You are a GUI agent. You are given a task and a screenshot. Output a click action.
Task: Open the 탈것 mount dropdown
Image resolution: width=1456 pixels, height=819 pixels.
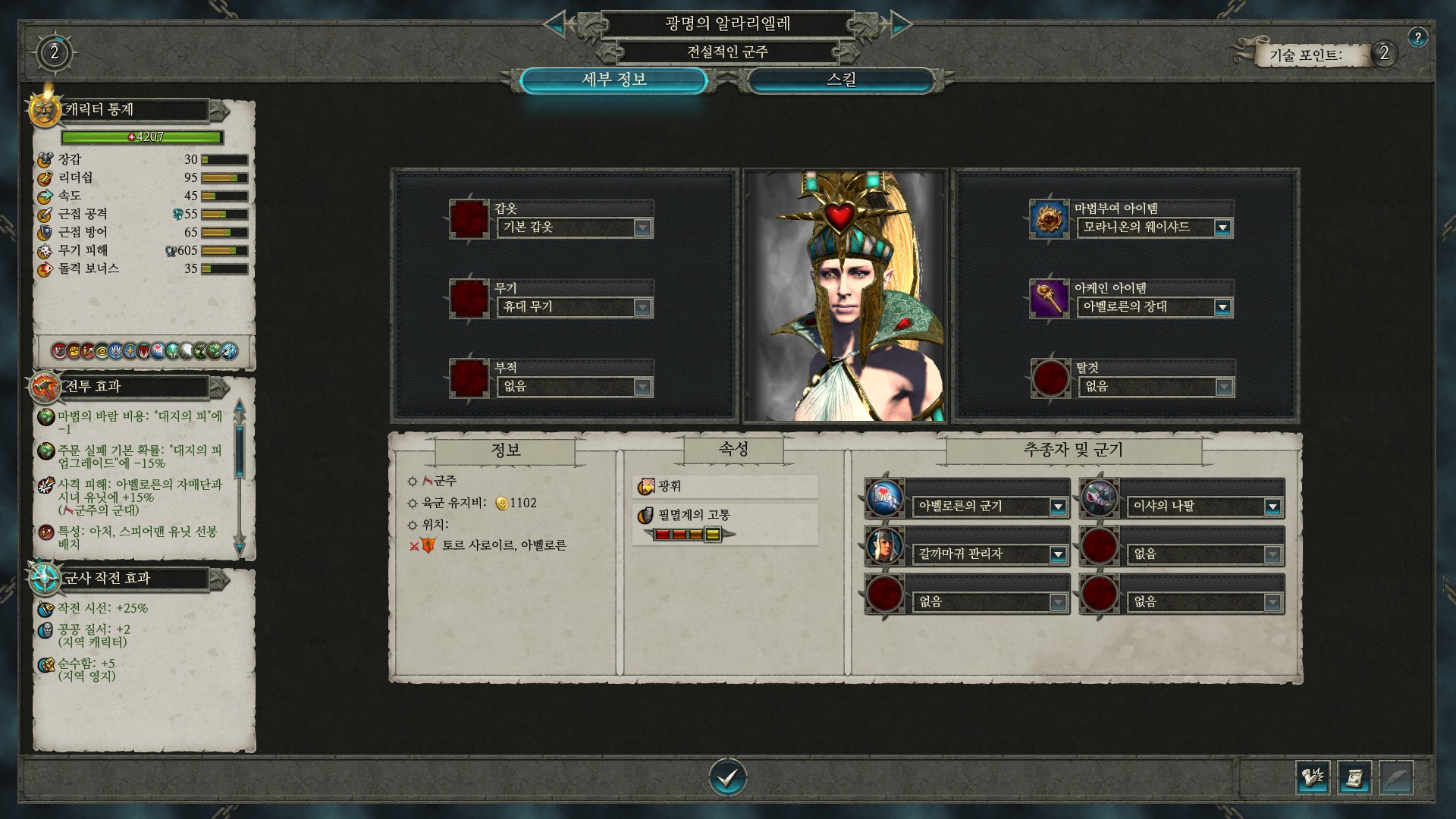[1222, 387]
